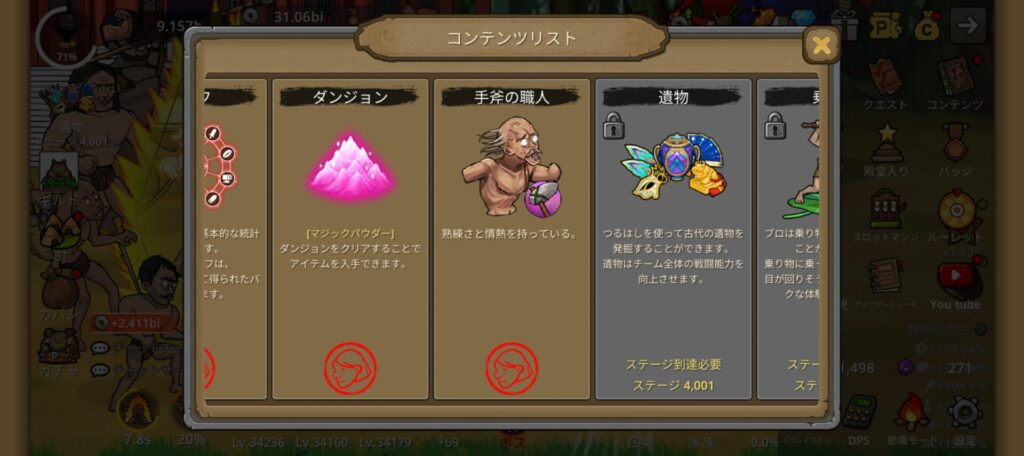This screenshot has height=456, width=1024.
Task: Open the YouTube link icon
Action: coord(955,277)
